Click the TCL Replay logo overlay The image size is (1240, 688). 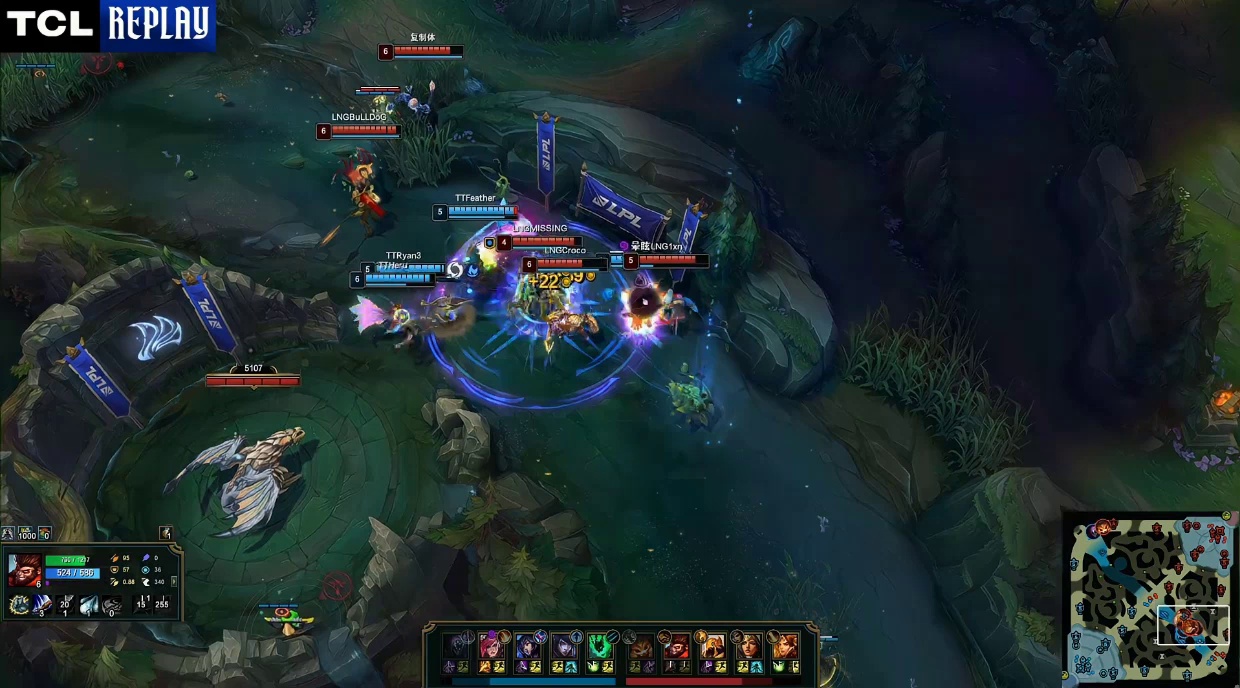click(108, 25)
